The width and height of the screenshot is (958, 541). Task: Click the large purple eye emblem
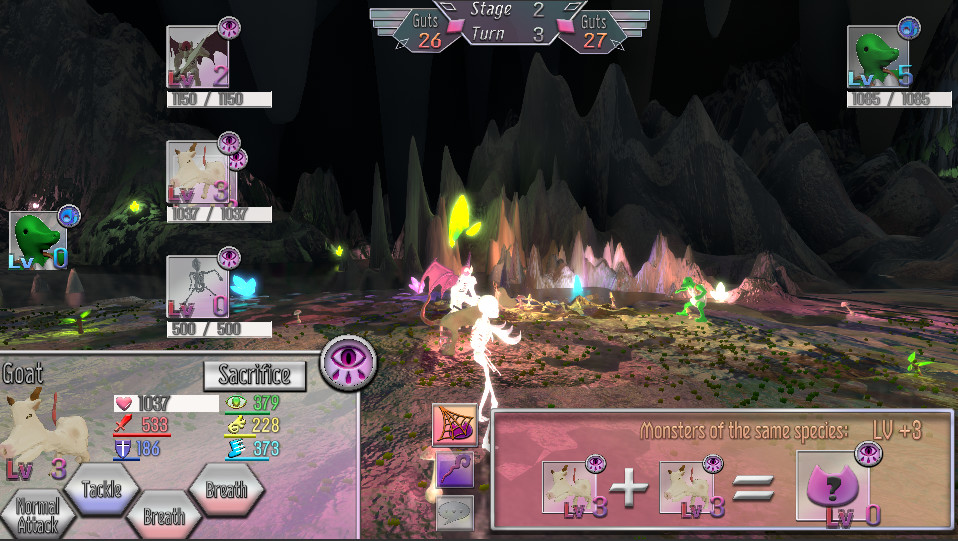[x=348, y=361]
